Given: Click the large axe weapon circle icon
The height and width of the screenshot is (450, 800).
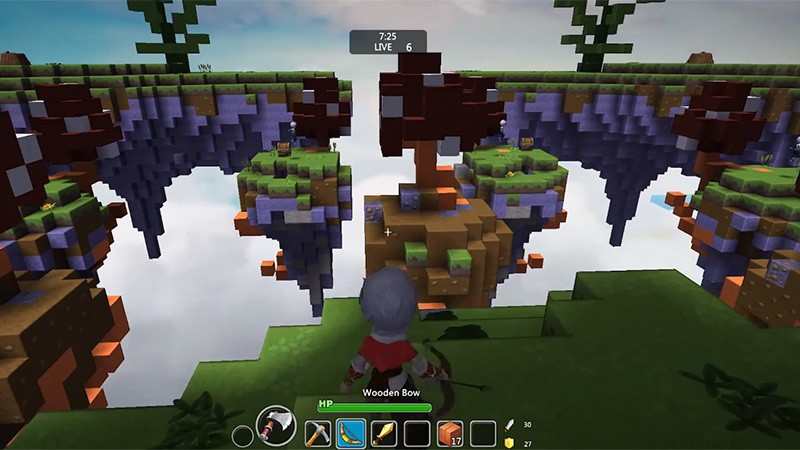Looking at the screenshot, I should [275, 425].
